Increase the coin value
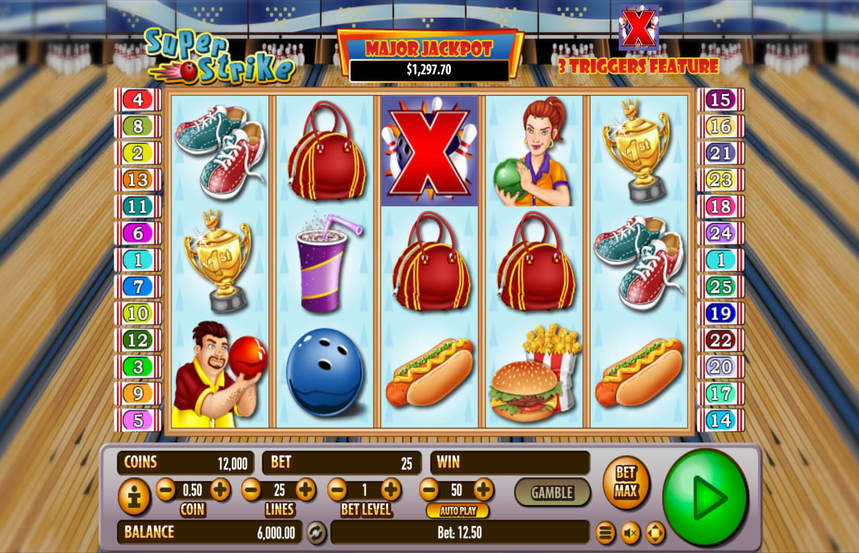 220,490
